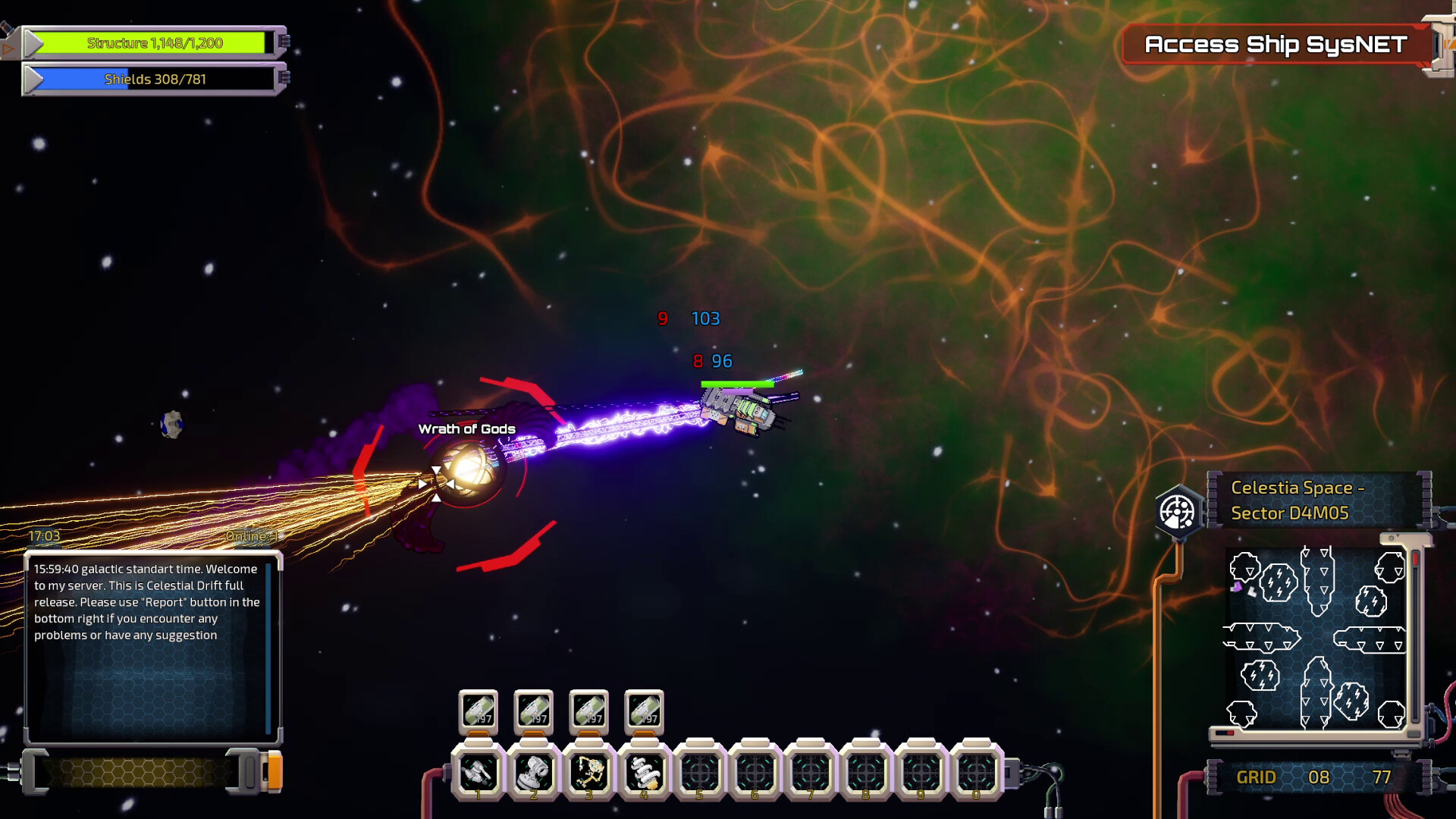Activate the twin-barrel turret in hotbar slot 1
The image size is (1456, 819).
click(x=479, y=773)
